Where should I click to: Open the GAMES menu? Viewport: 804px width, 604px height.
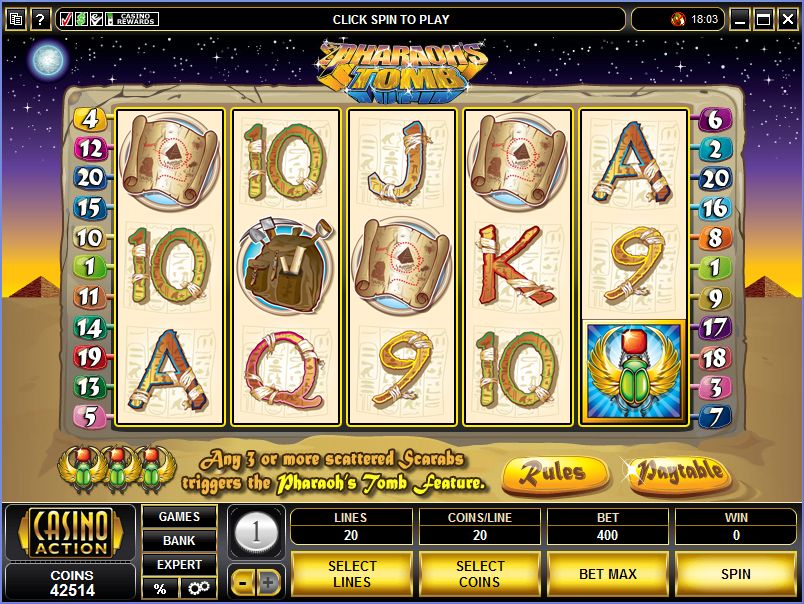click(x=179, y=517)
